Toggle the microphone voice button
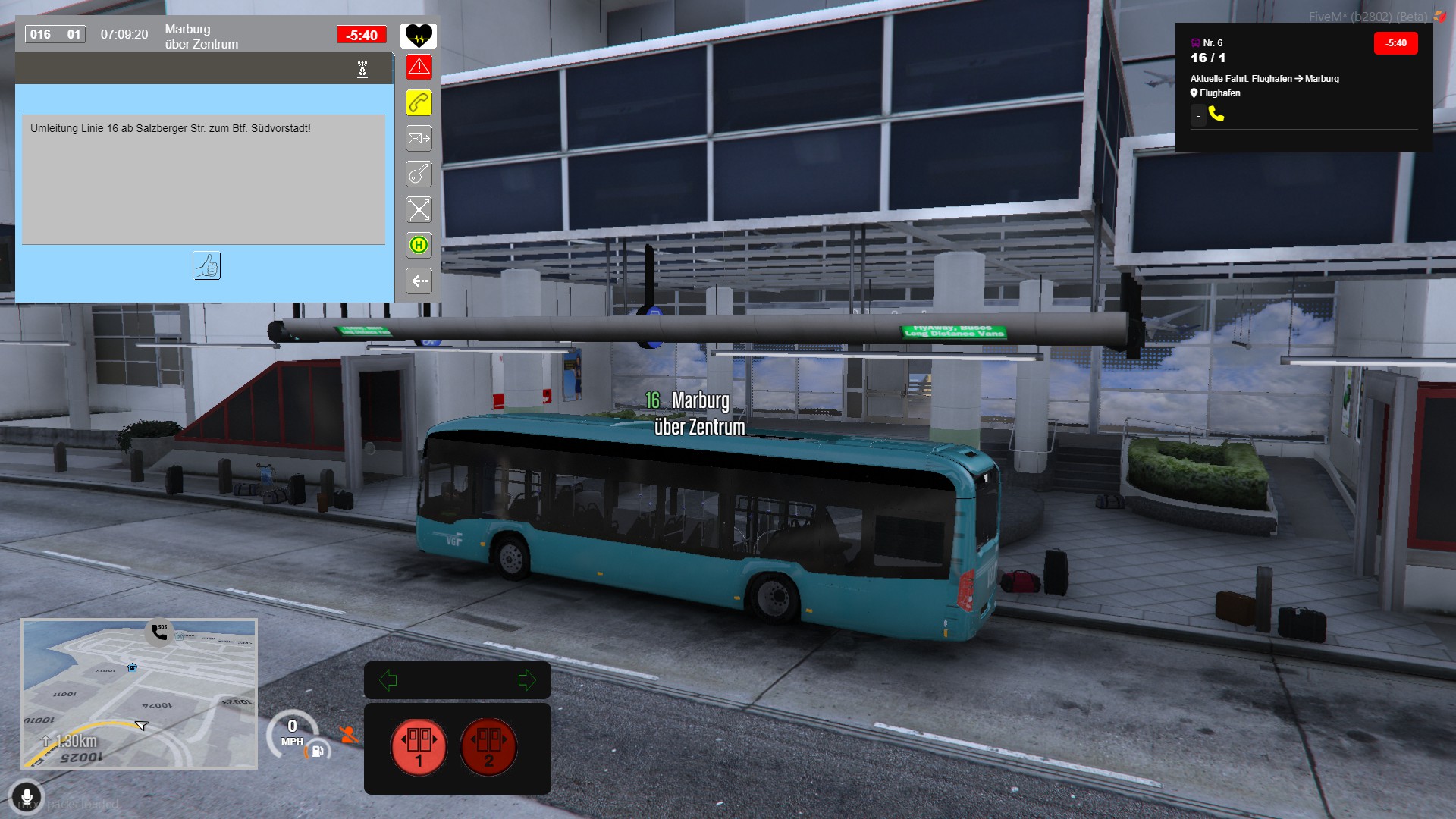The height and width of the screenshot is (819, 1456). click(27, 797)
